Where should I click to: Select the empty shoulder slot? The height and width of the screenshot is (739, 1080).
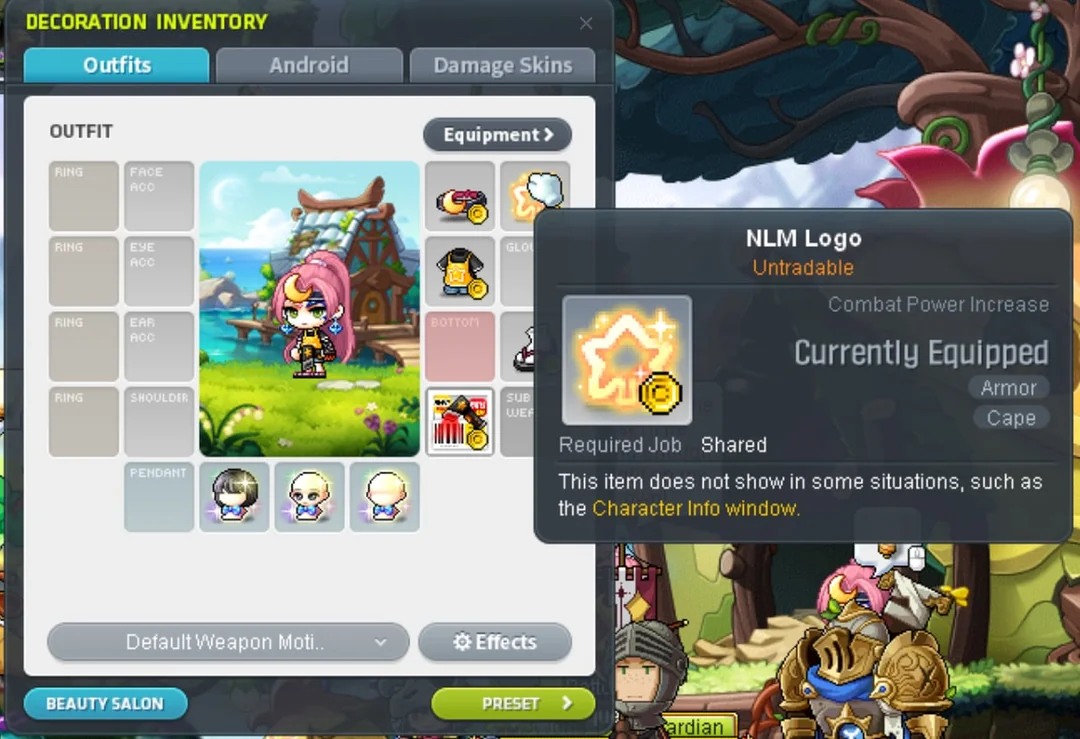(159, 422)
